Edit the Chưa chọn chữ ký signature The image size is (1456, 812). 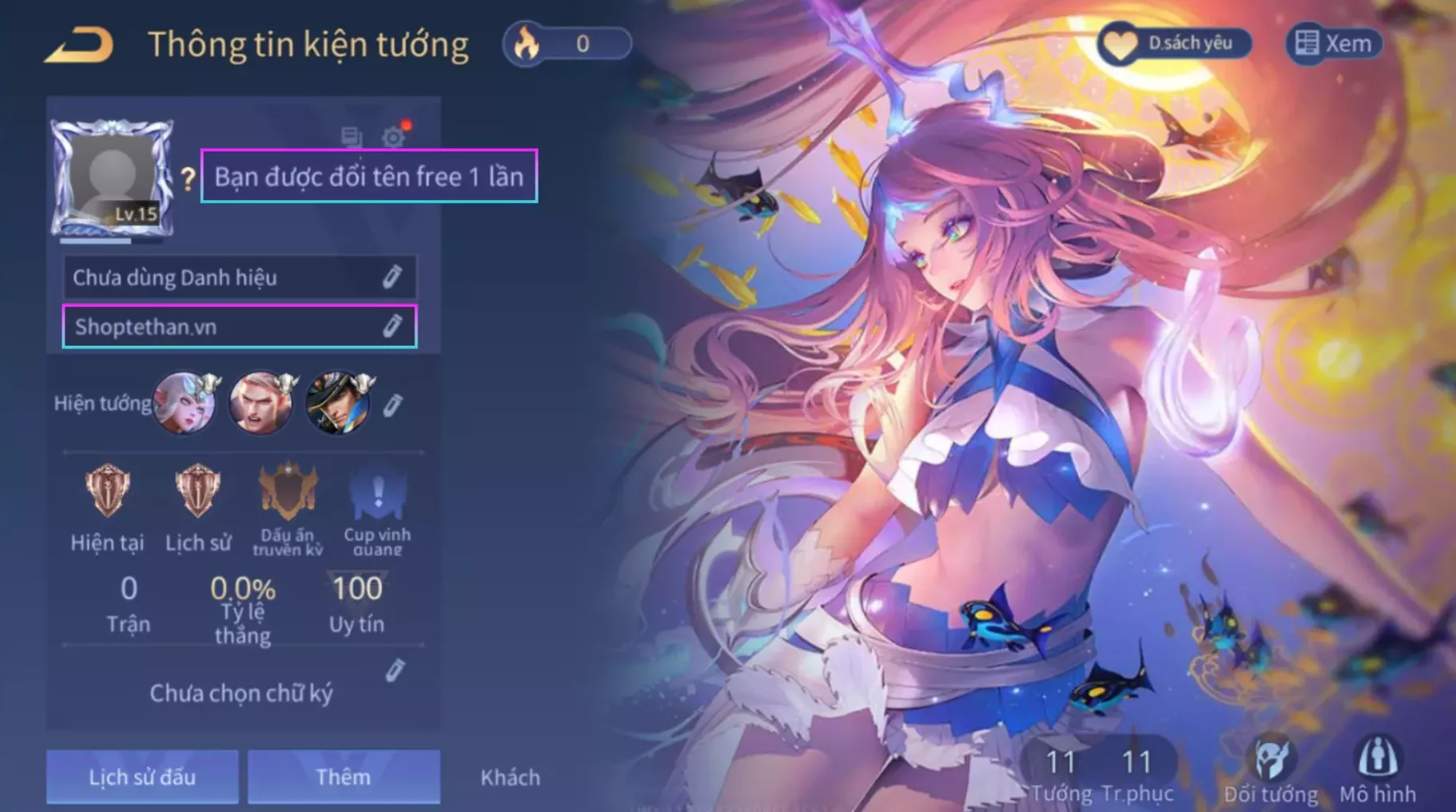[x=394, y=671]
